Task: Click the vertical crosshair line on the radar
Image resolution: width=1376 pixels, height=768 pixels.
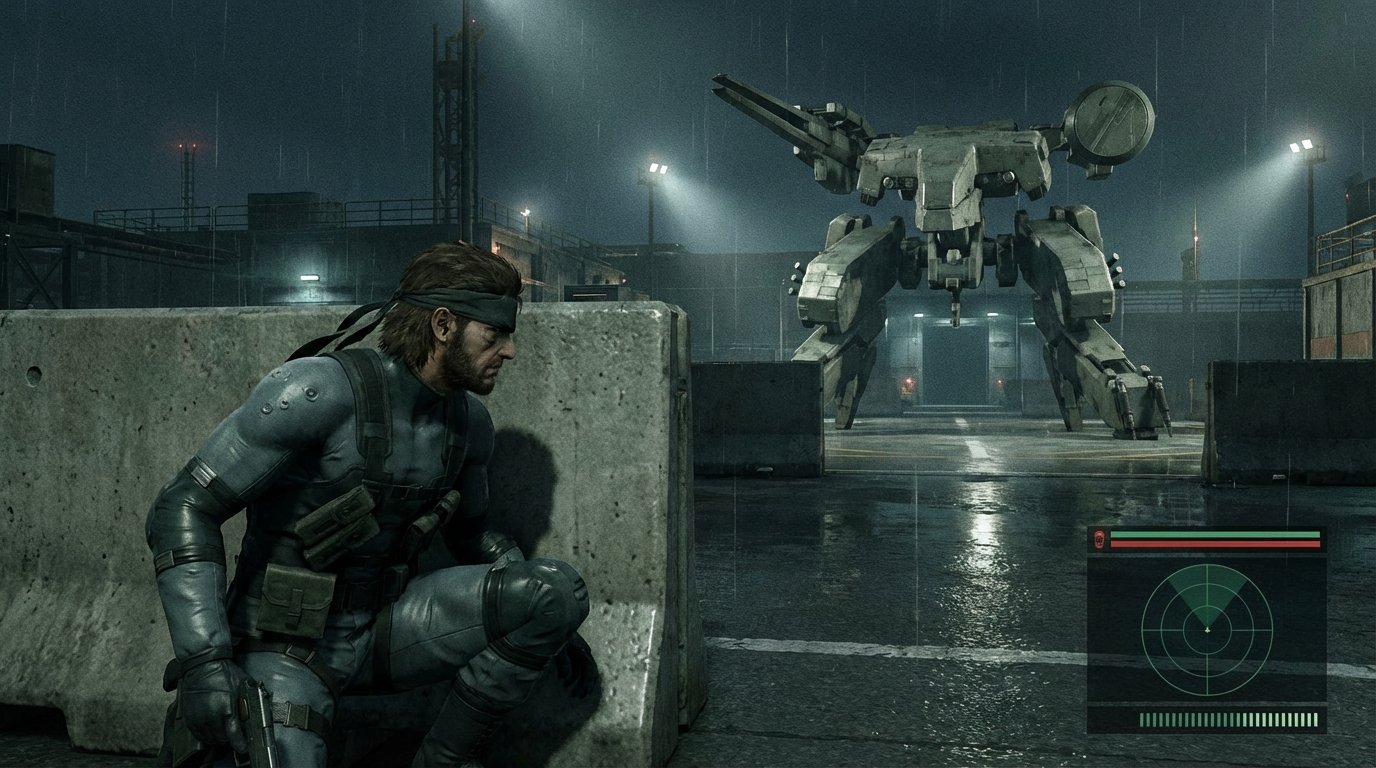Action: click(x=1208, y=677)
